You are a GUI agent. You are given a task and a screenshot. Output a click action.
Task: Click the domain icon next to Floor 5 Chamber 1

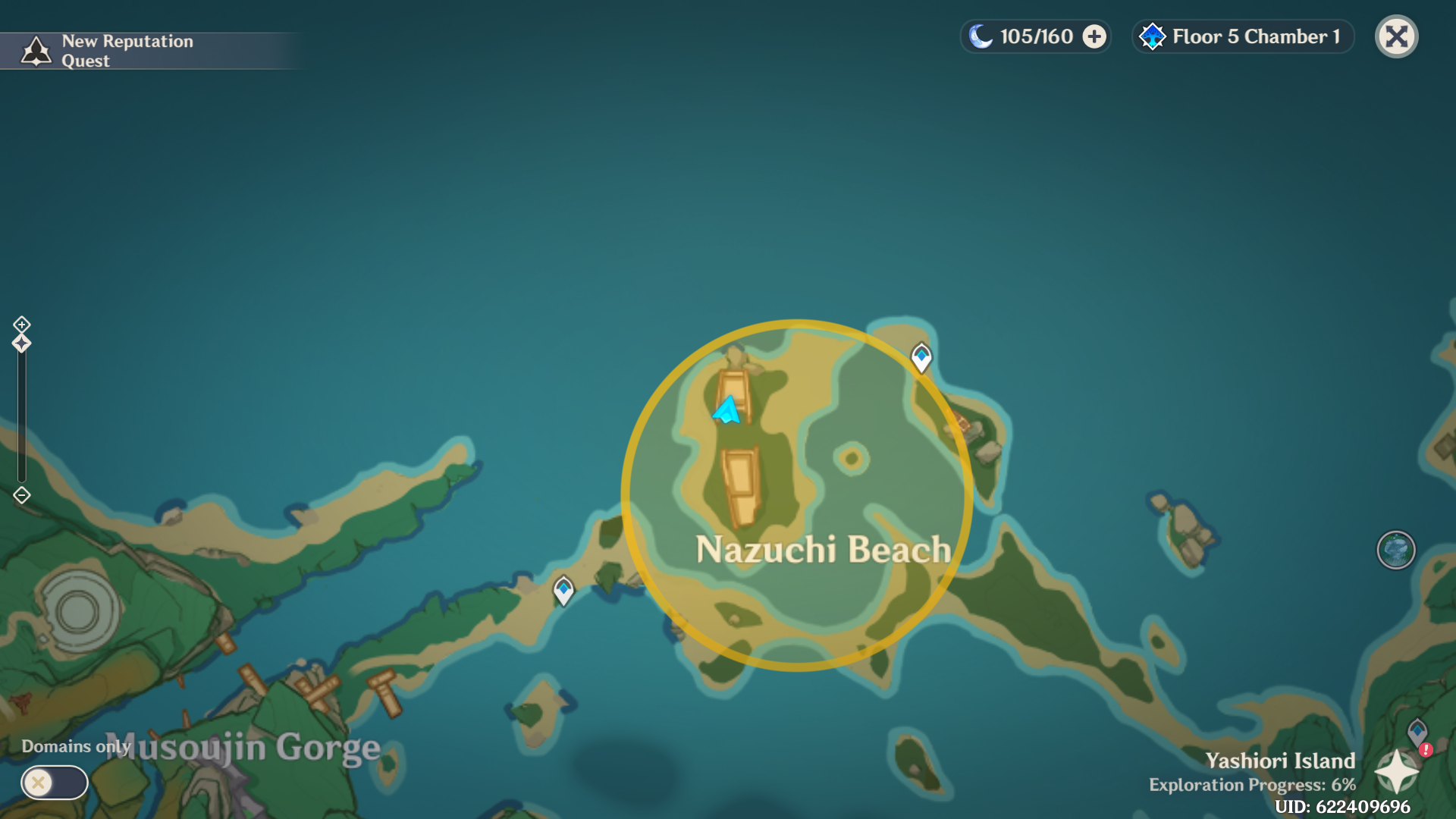pos(1153,36)
